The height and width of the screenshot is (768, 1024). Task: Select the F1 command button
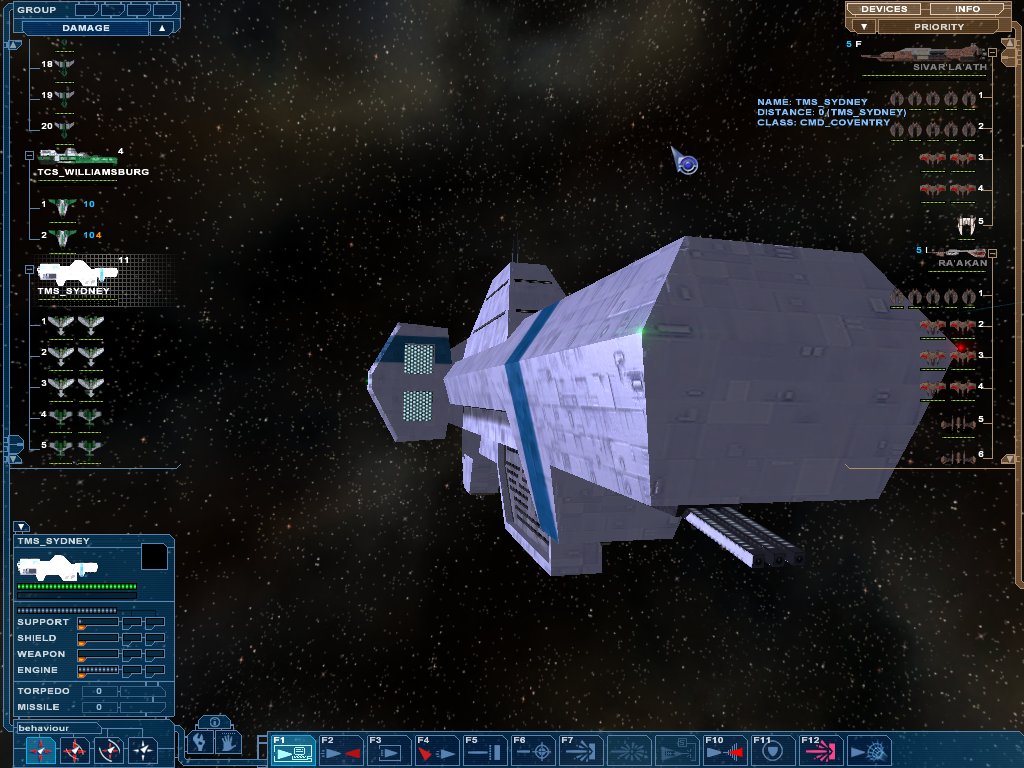[294, 750]
